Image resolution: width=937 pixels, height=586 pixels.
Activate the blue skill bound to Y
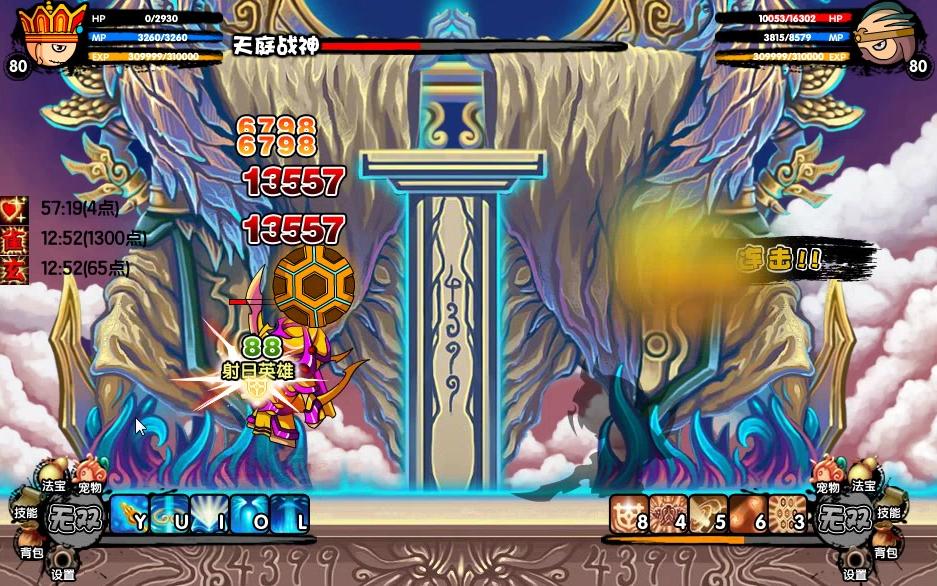pos(129,515)
